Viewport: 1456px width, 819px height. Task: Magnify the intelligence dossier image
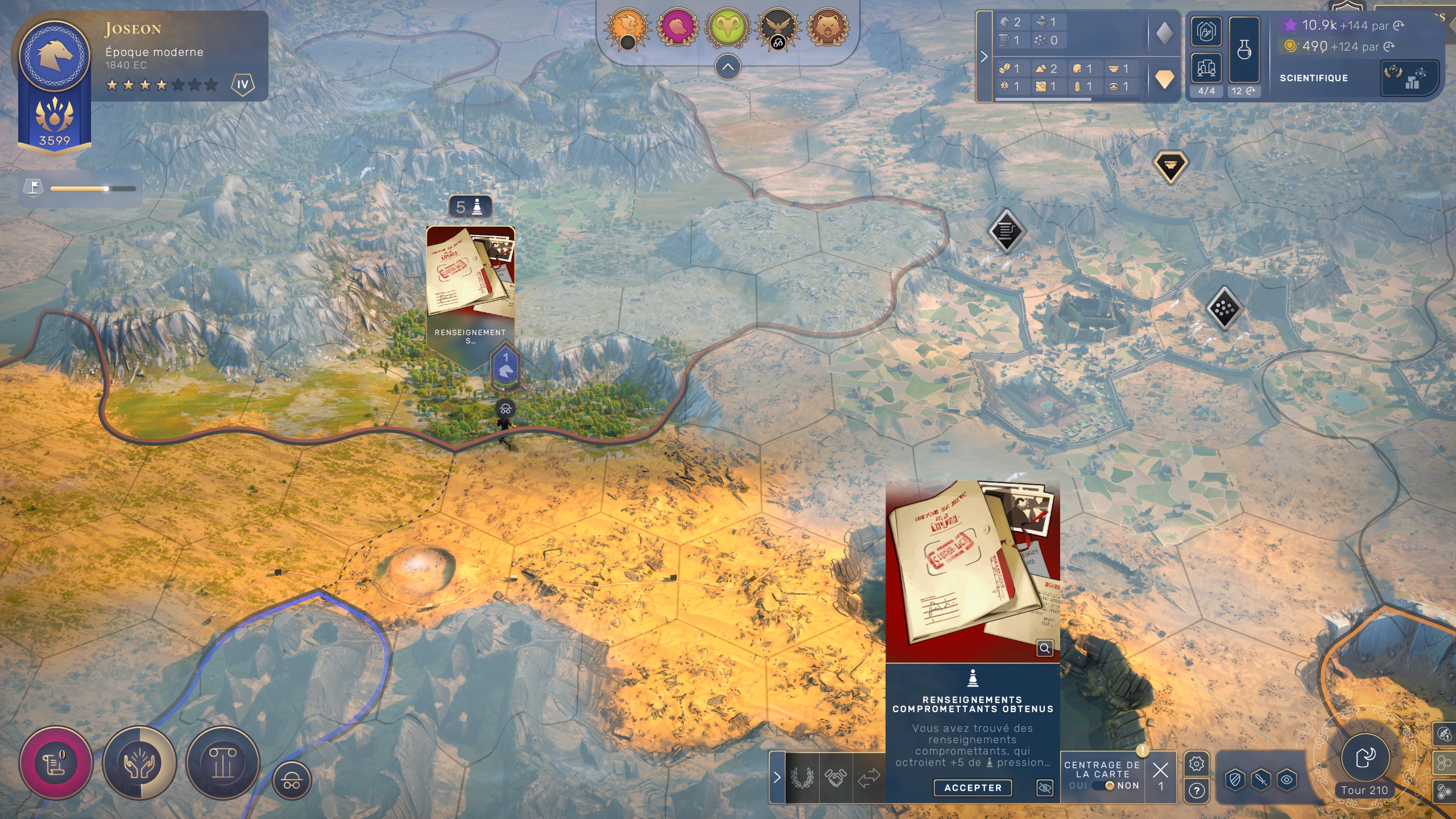click(x=1045, y=648)
